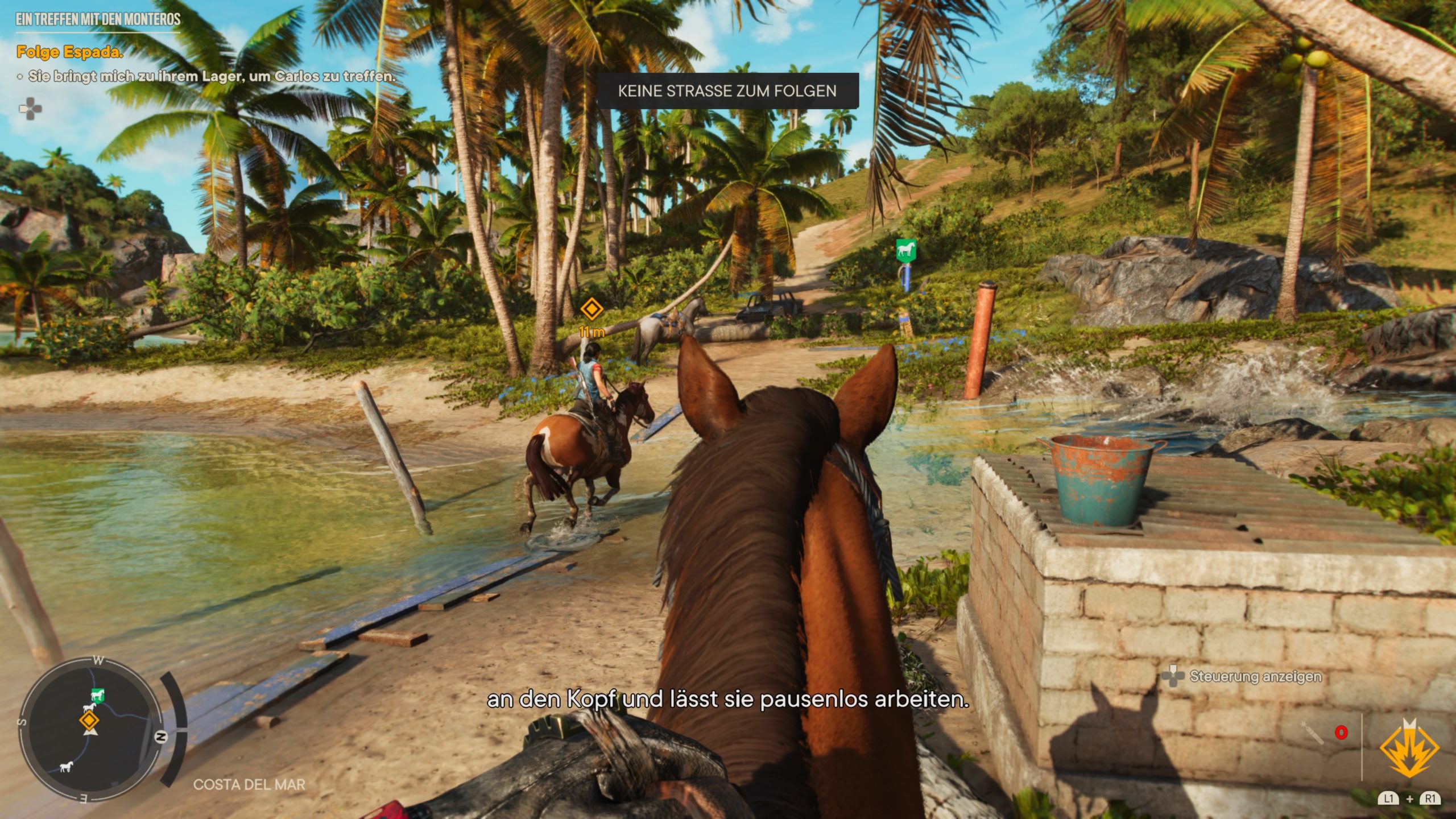Viewport: 1456px width, 819px height.
Task: Select the orange objective waypoint showing 11 m
Action: point(591,309)
